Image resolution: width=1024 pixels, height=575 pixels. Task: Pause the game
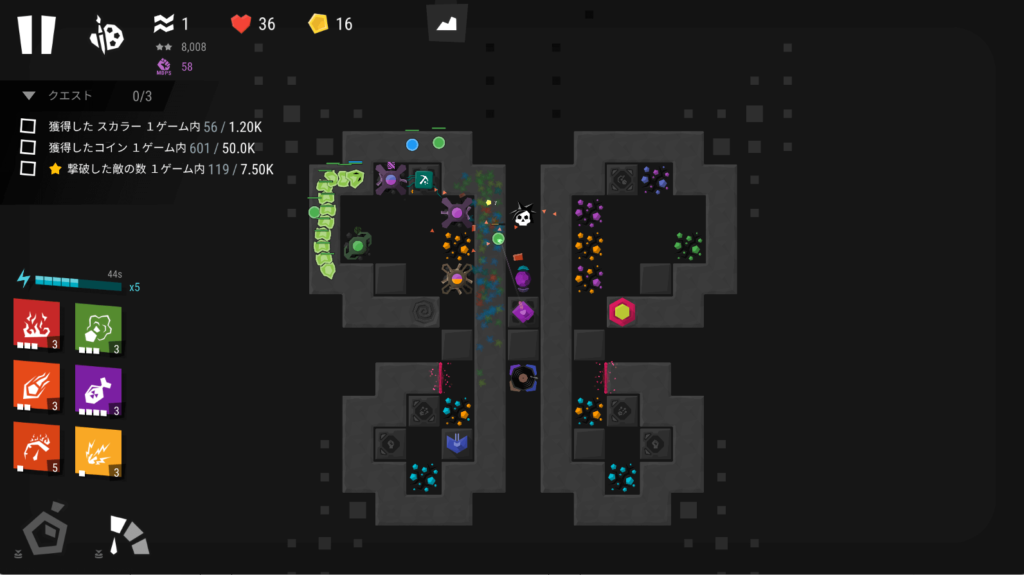pos(36,34)
